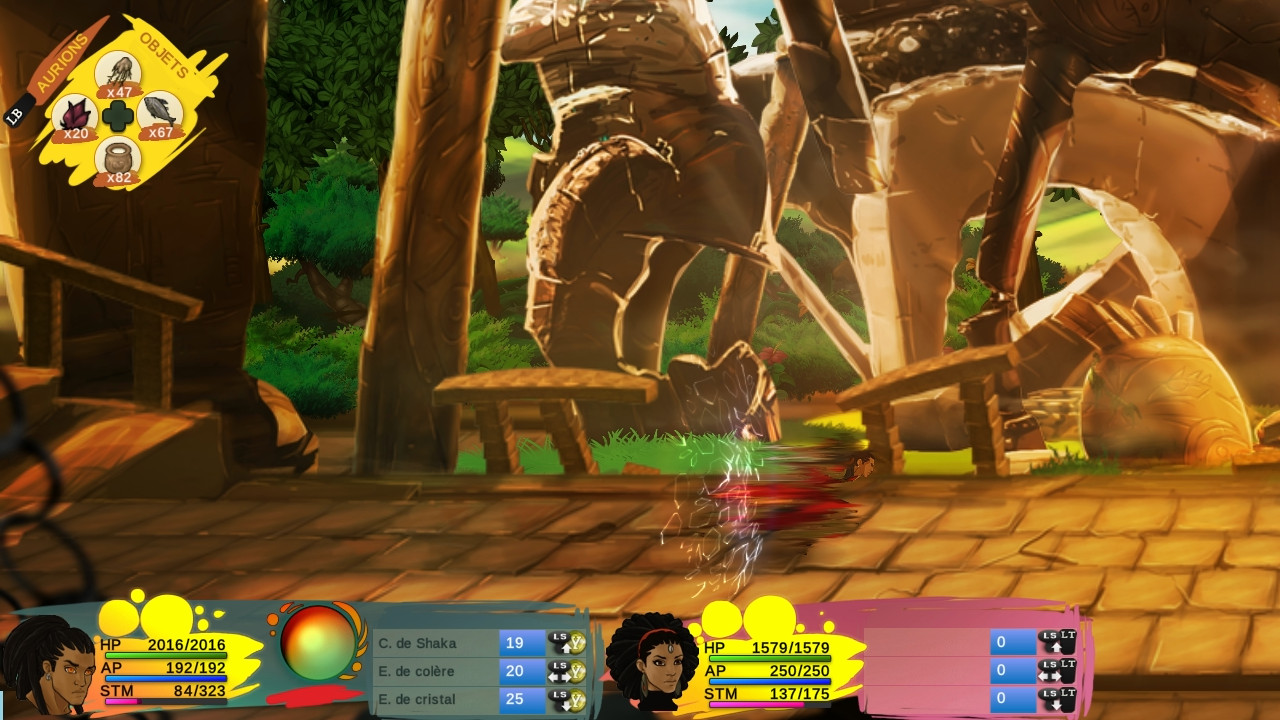Click the LS stick icon next to E. de colère

pyautogui.click(x=558, y=667)
